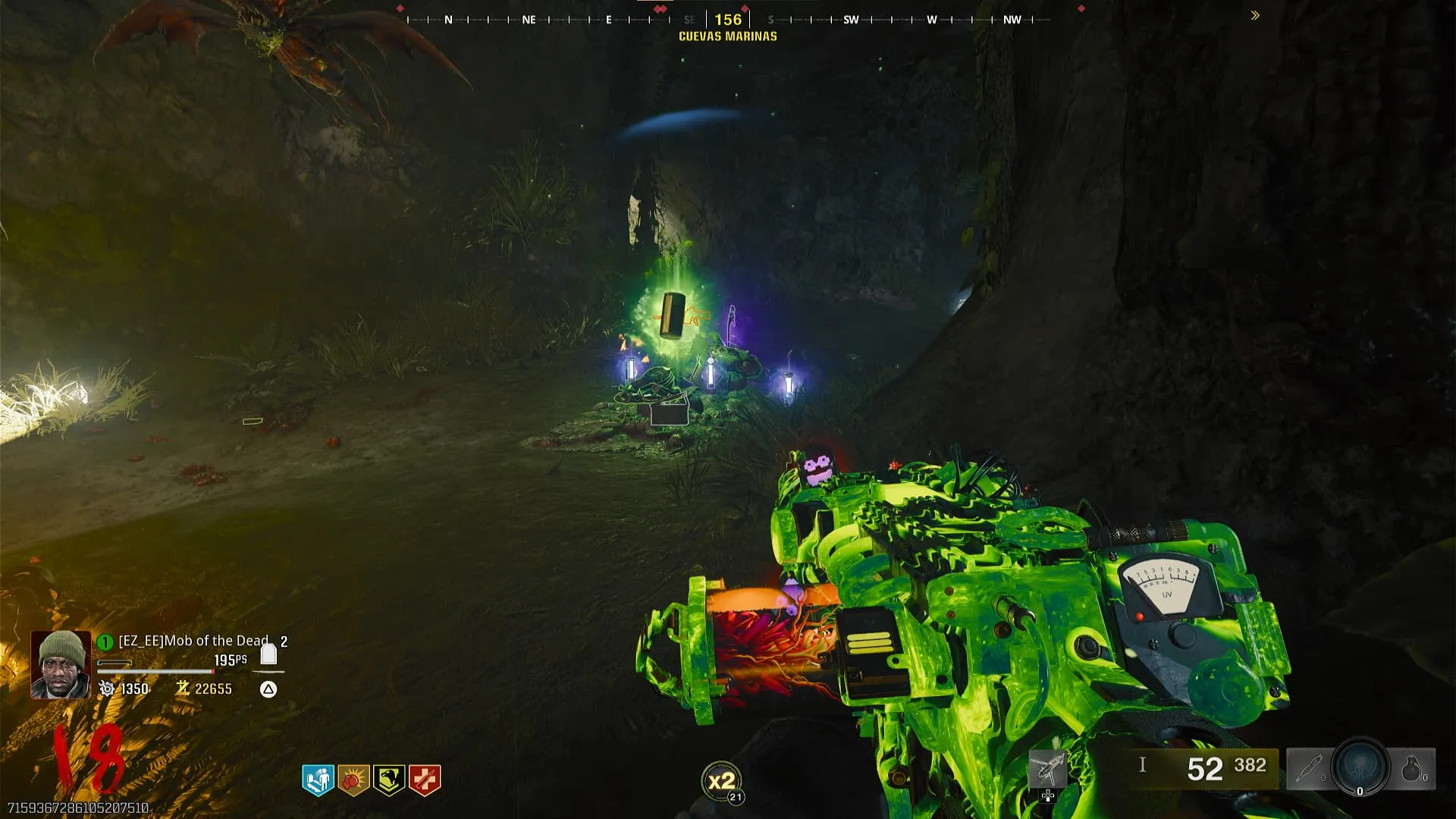This screenshot has width=1456, height=819.
Task: Click the player character portrait
Action: (x=61, y=664)
